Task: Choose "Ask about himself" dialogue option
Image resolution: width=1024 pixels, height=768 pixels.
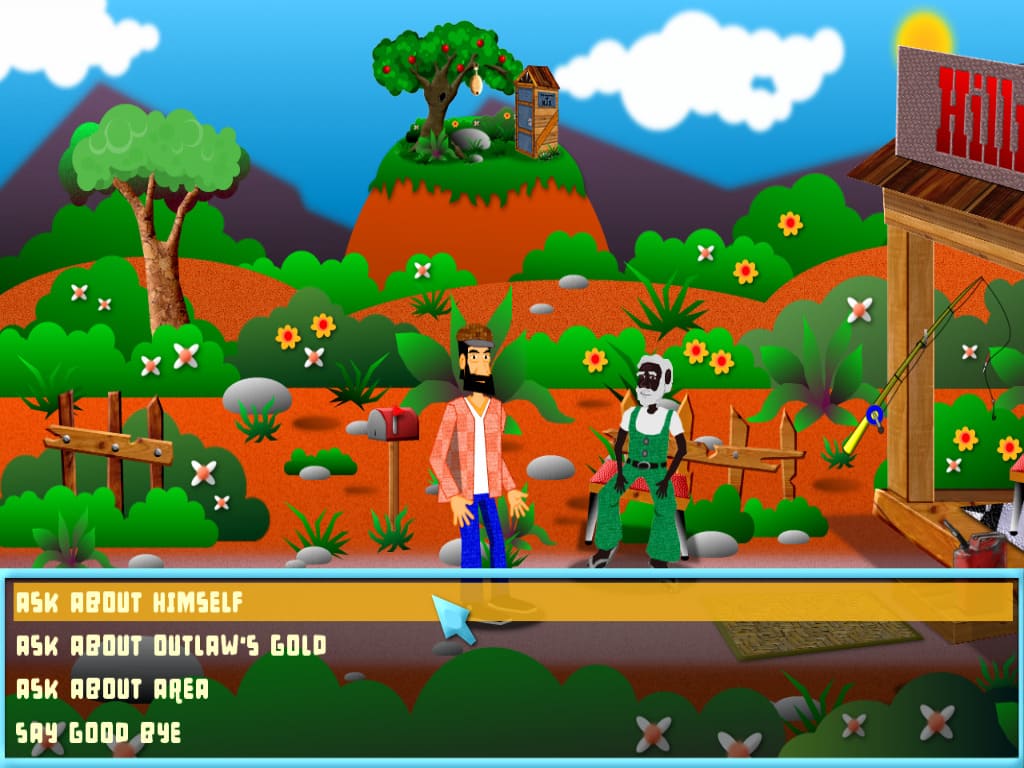Action: coord(130,603)
